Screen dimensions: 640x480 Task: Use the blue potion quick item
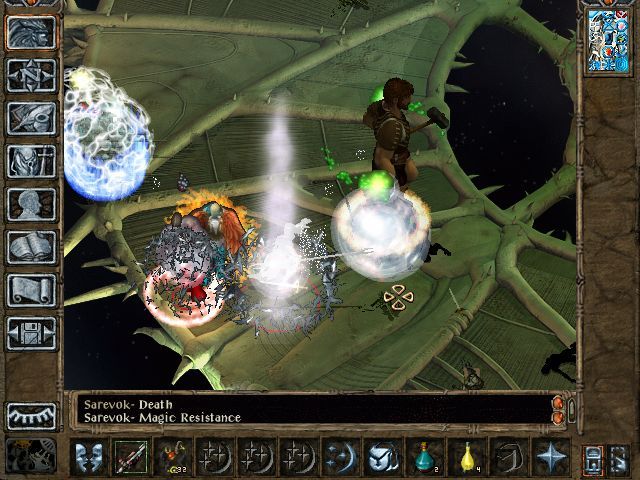424,457
